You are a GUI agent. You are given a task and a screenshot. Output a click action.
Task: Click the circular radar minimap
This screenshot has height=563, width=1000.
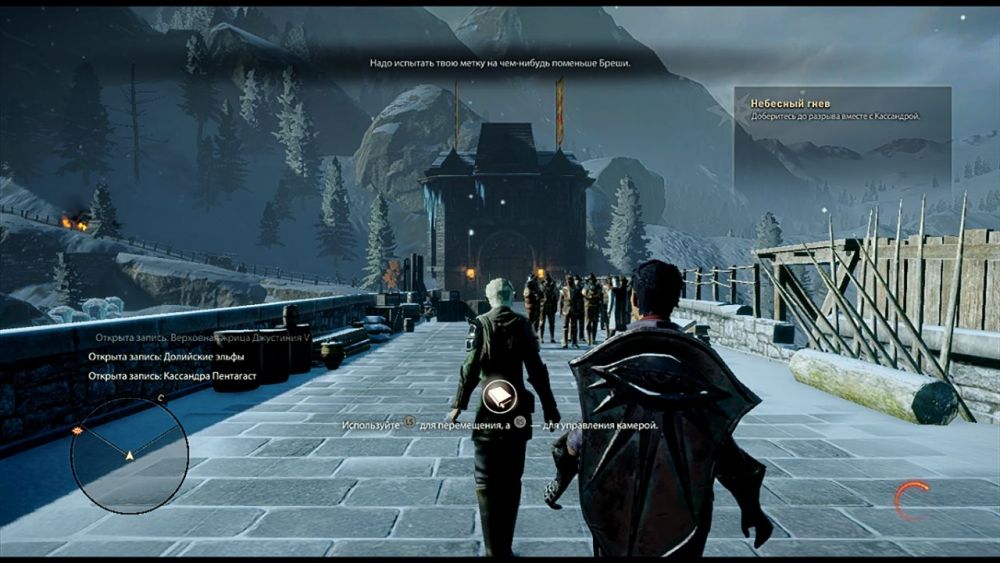click(129, 456)
